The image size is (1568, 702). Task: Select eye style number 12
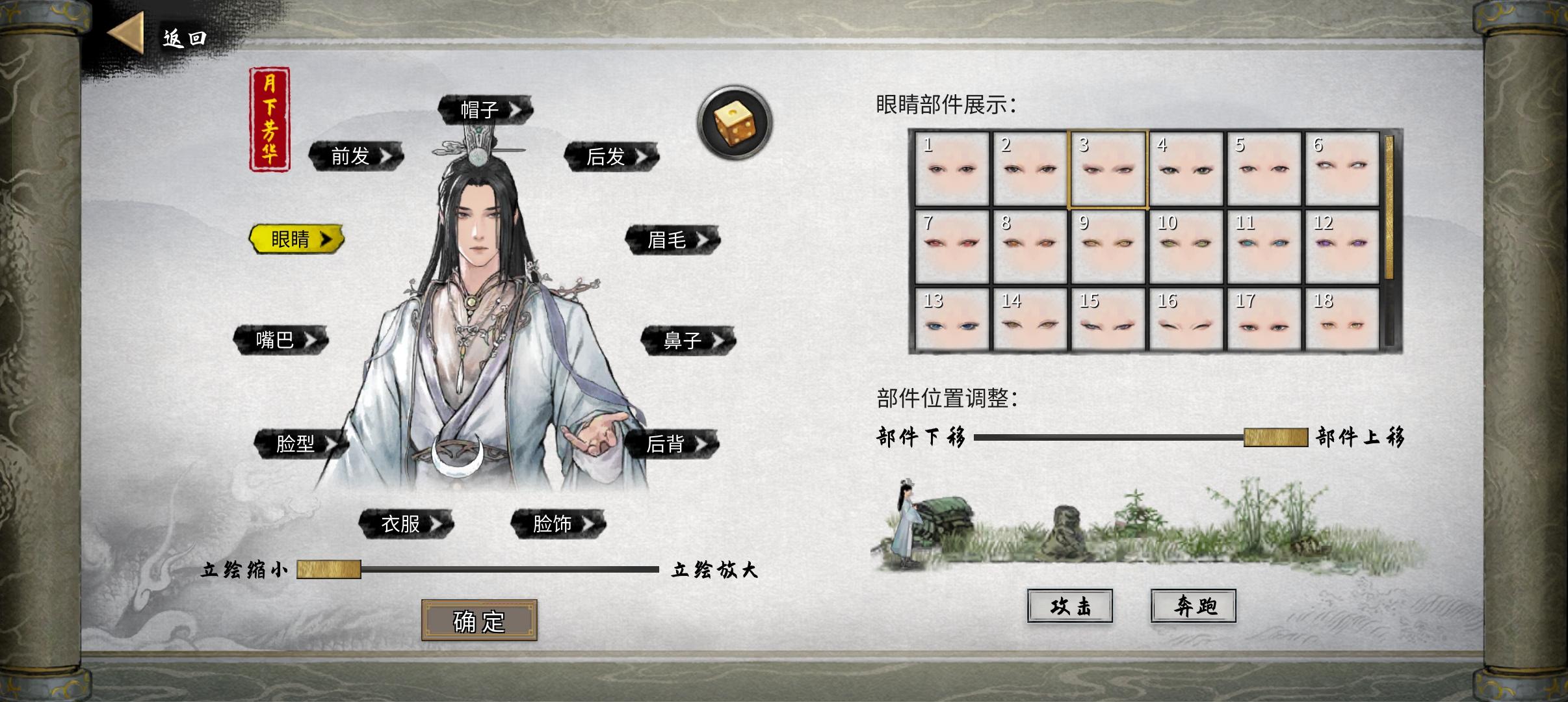point(1342,244)
